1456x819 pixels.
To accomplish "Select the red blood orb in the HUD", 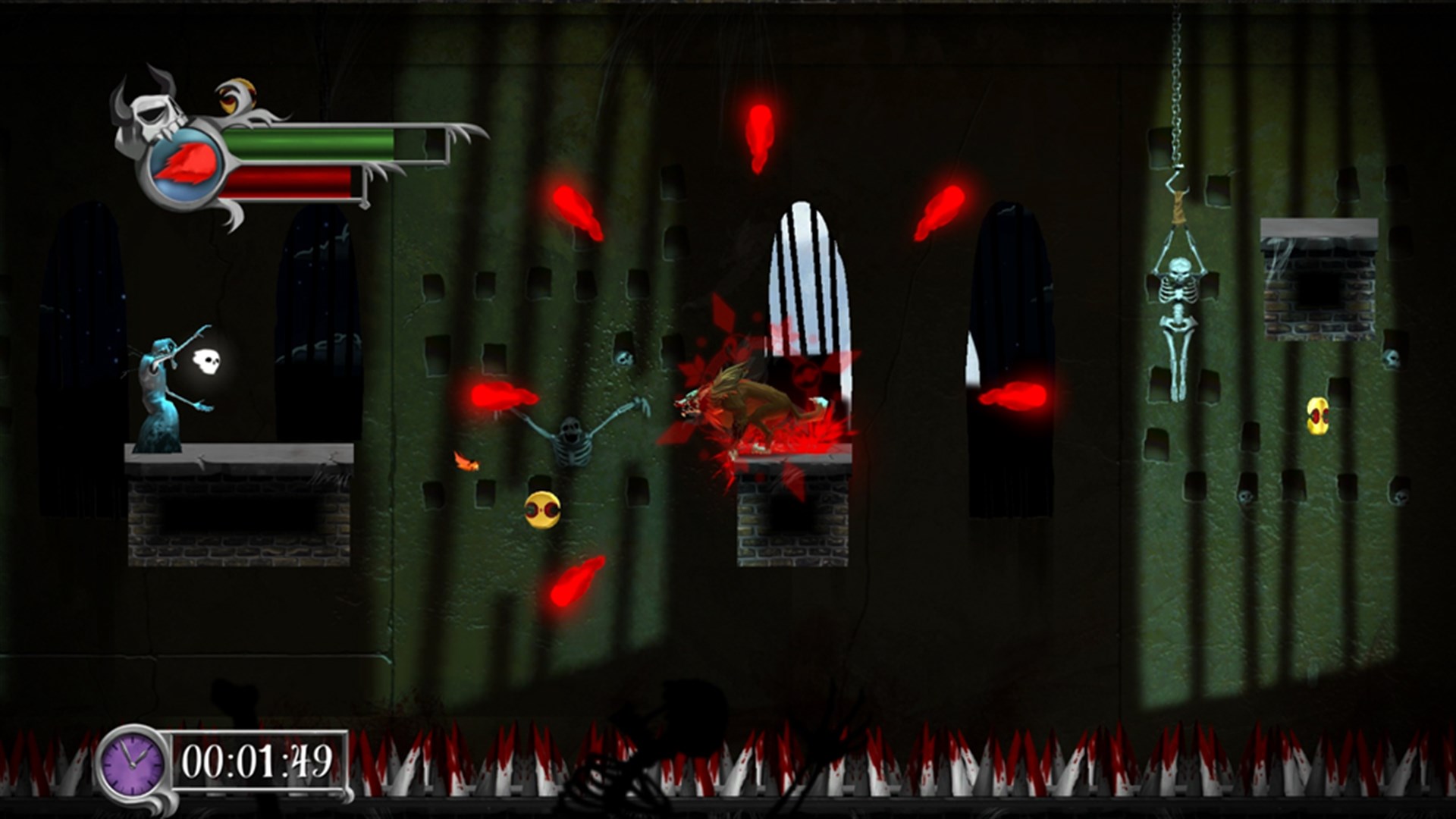I will [184, 163].
